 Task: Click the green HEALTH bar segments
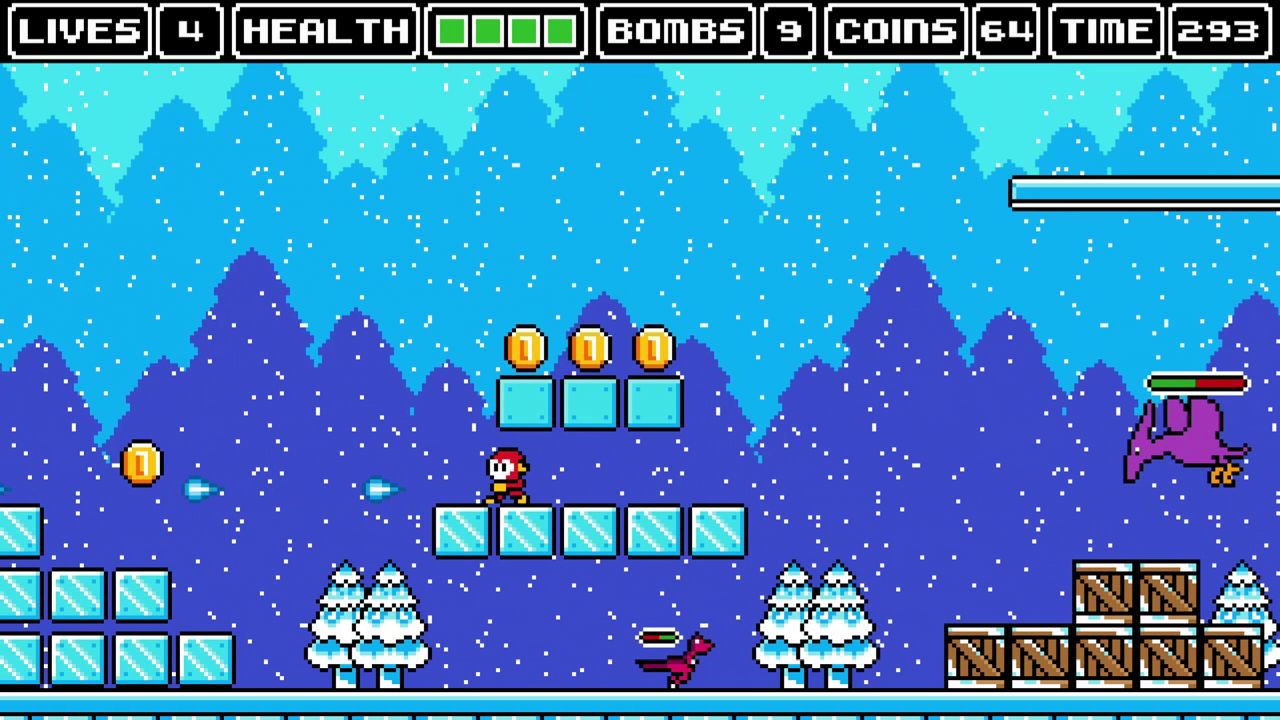[504, 31]
